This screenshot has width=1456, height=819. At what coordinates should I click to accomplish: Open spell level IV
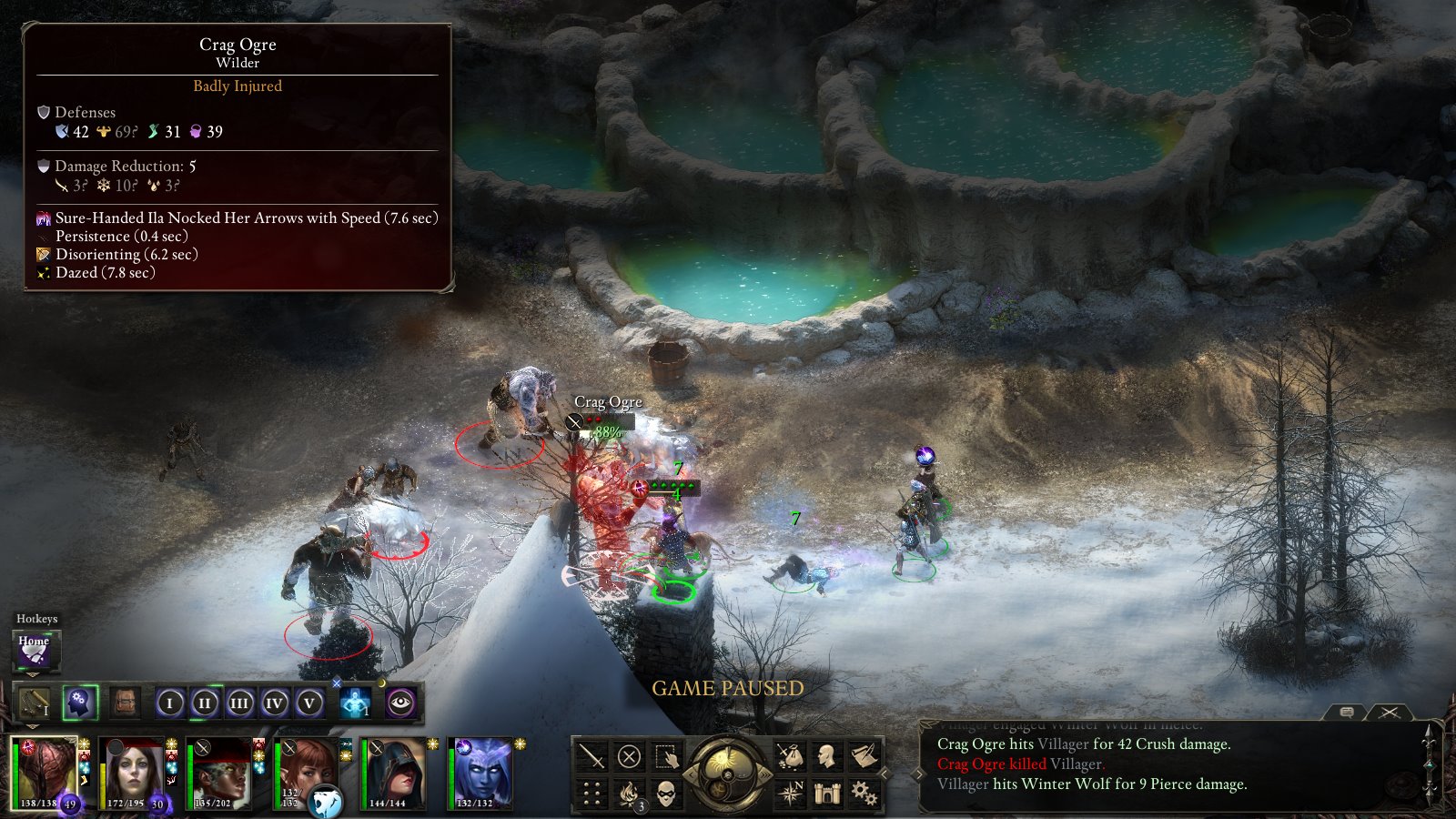pos(275,703)
